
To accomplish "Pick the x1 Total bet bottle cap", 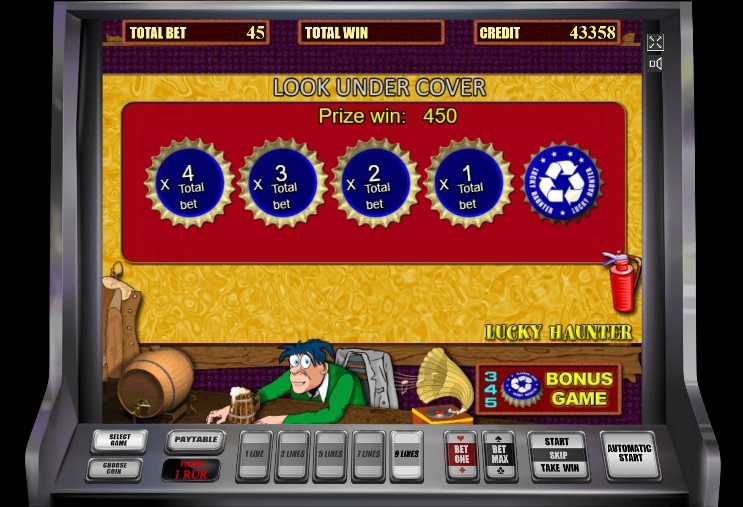I will pos(468,184).
